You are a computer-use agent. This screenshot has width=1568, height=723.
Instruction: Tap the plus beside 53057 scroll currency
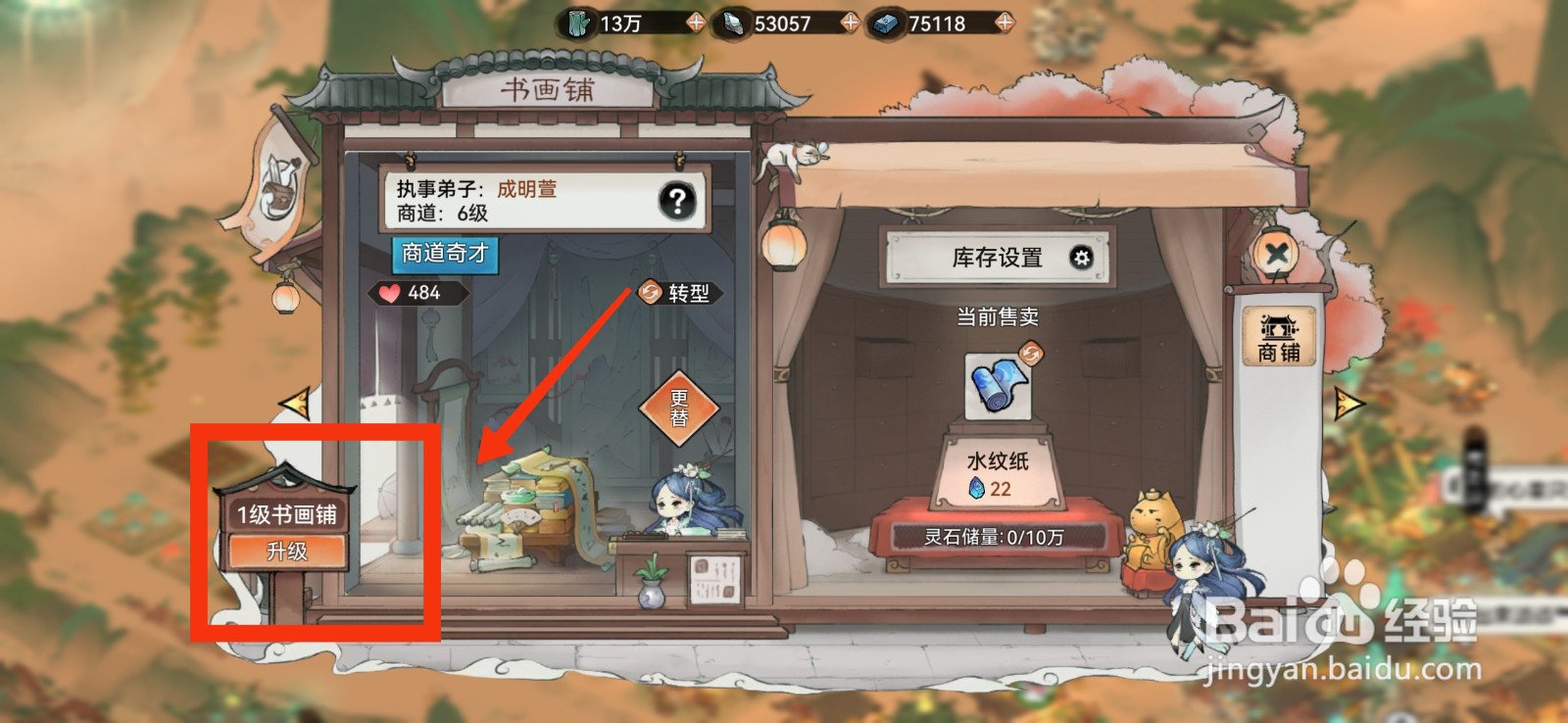pos(851,21)
